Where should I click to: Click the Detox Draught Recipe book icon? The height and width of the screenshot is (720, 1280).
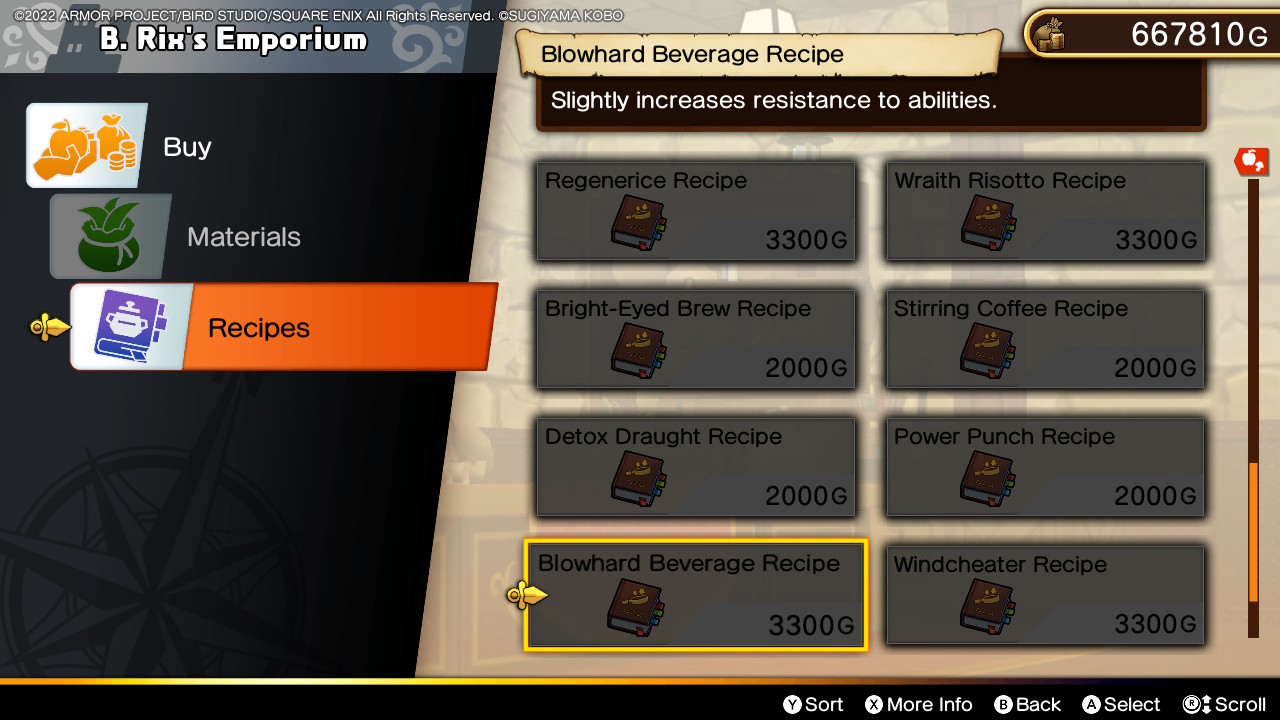click(637, 478)
